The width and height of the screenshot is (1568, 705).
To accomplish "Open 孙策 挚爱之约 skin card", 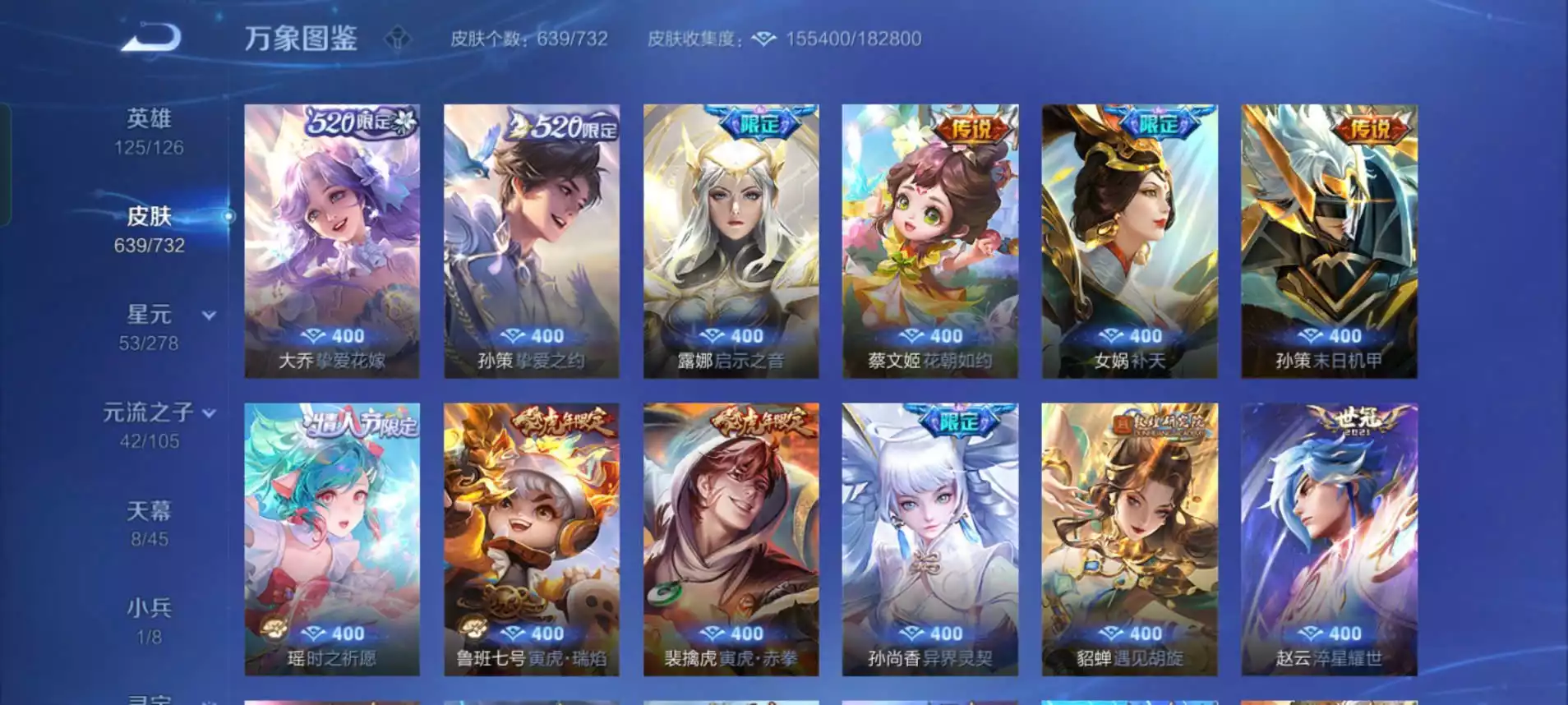I will (532, 241).
